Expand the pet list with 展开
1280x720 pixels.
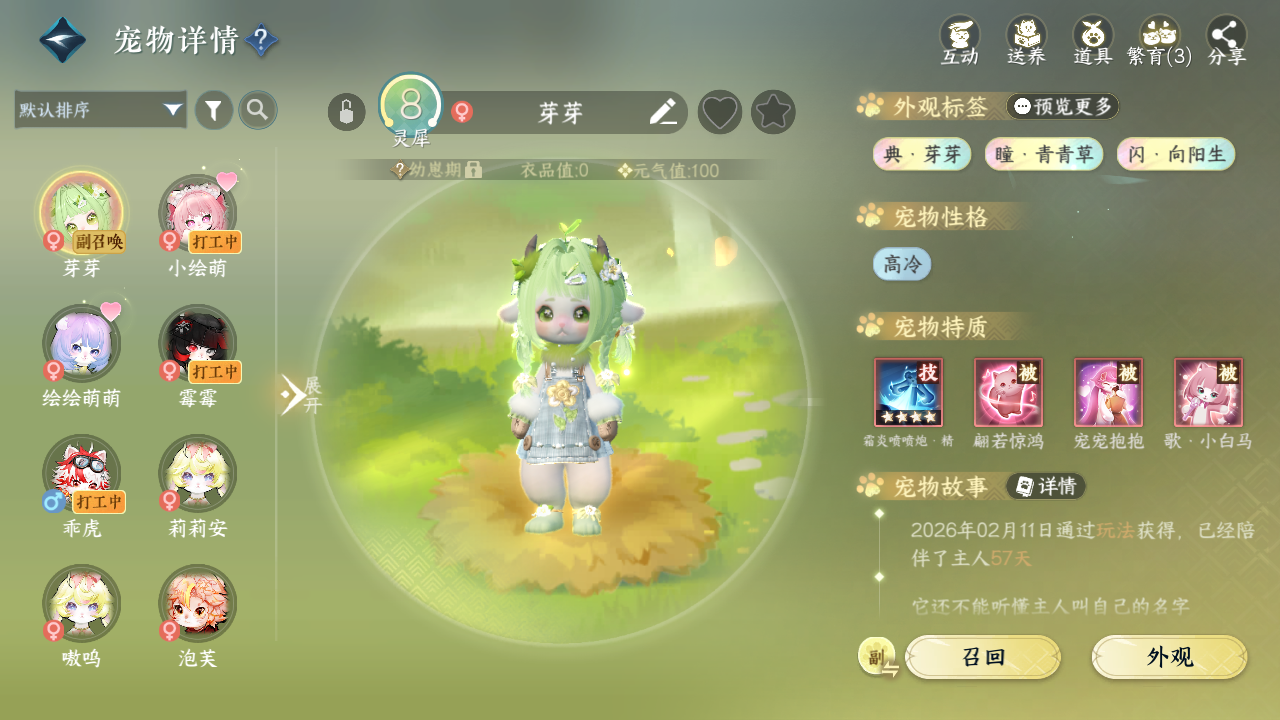click(298, 395)
